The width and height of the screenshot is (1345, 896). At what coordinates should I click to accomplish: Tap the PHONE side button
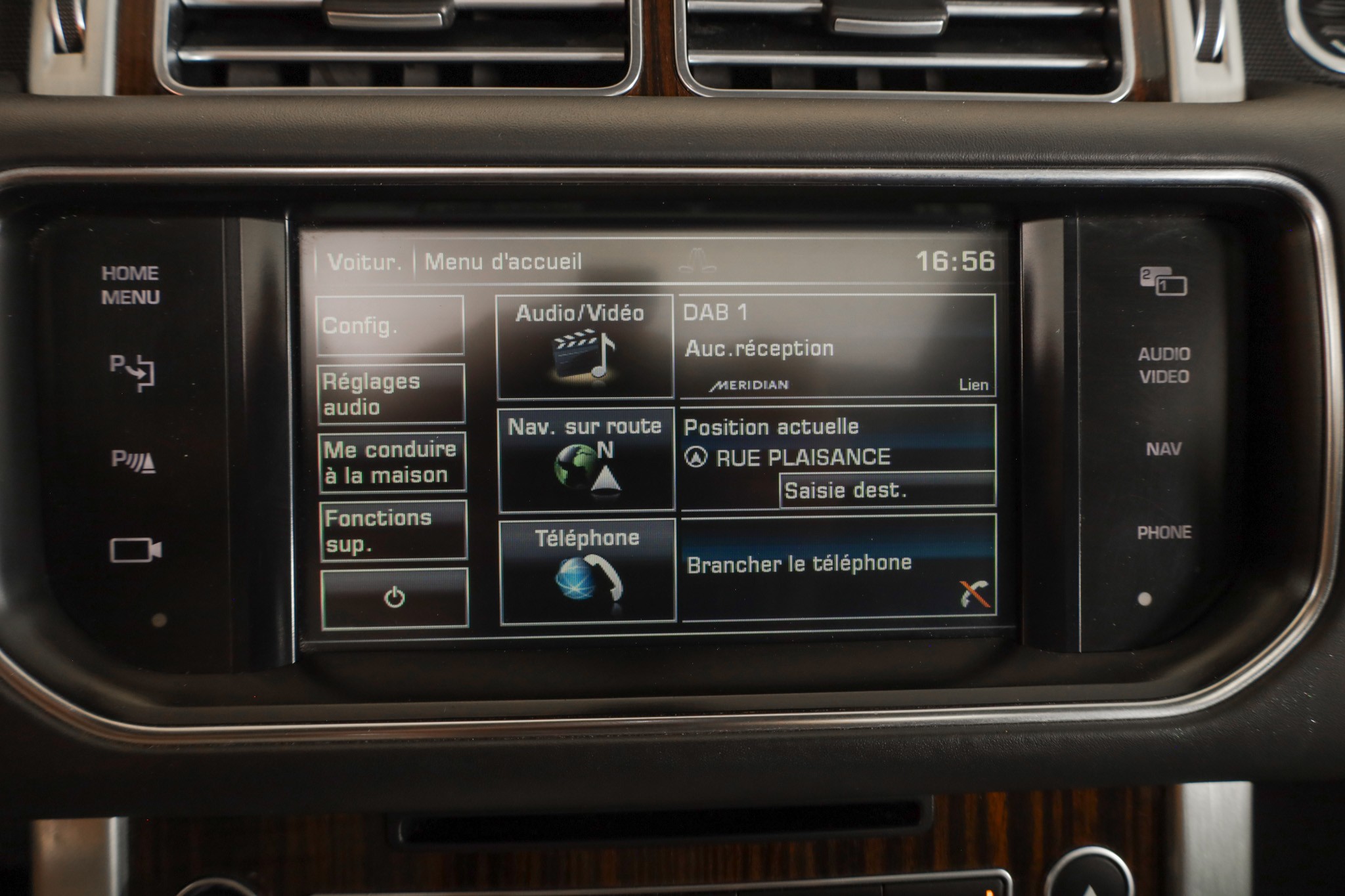tap(1164, 532)
